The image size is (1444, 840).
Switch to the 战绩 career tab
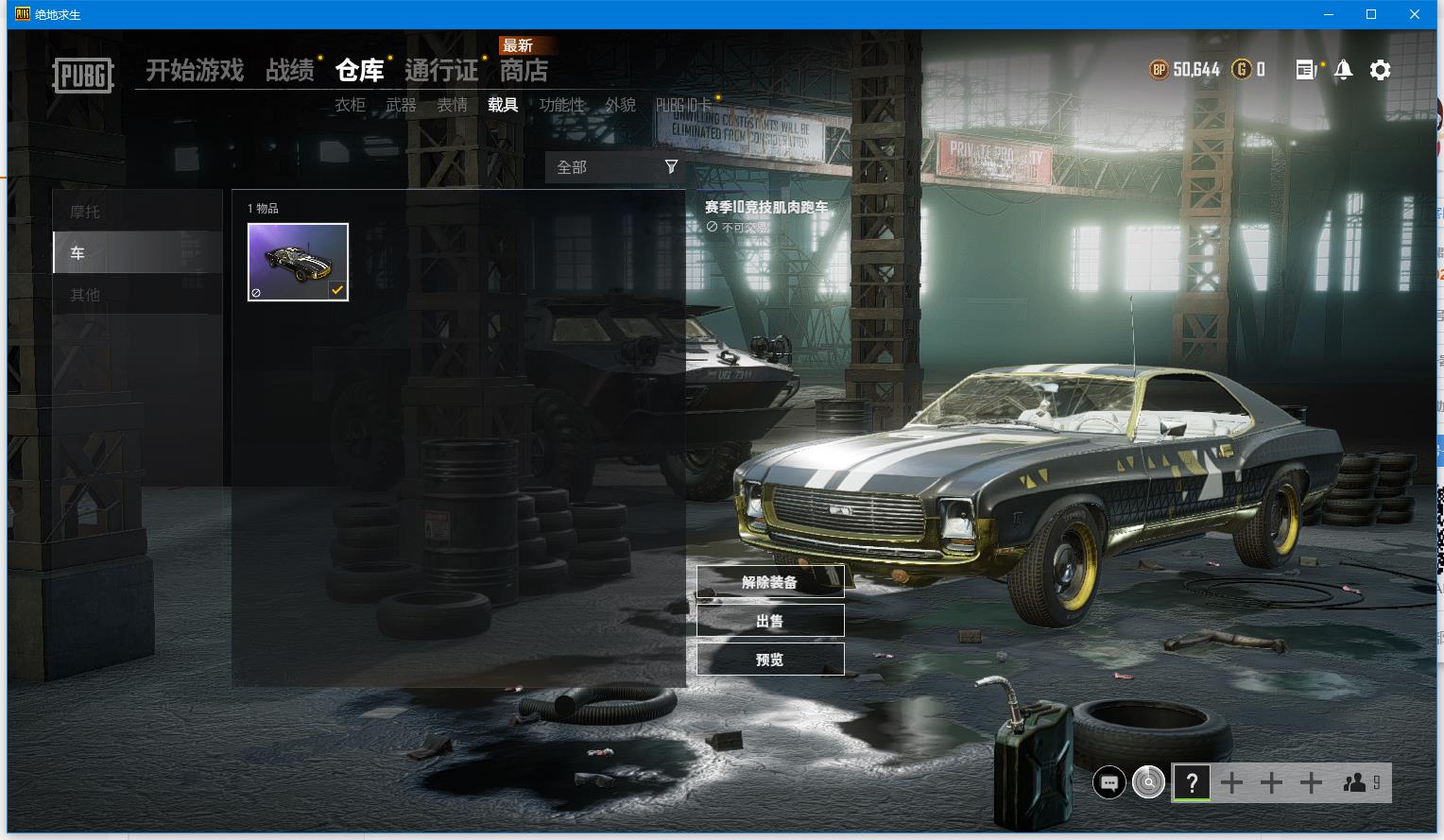(290, 71)
